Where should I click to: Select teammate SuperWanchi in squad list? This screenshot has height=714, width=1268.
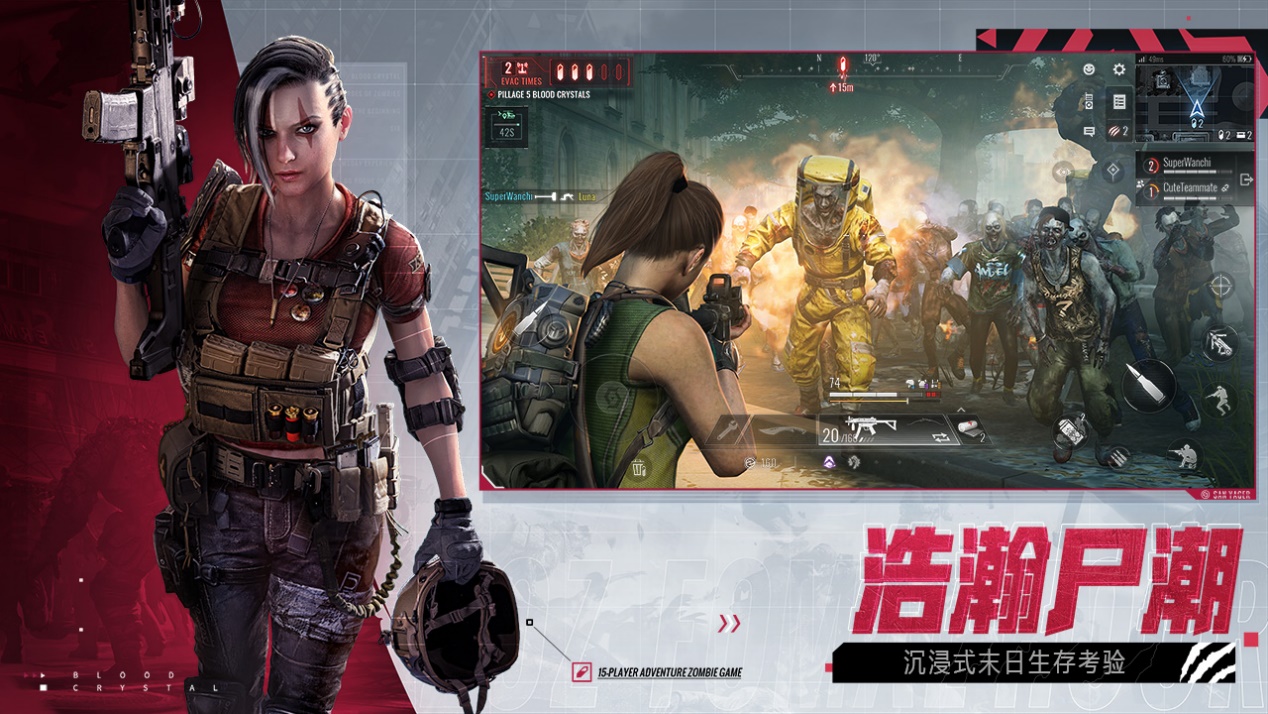coord(1186,164)
